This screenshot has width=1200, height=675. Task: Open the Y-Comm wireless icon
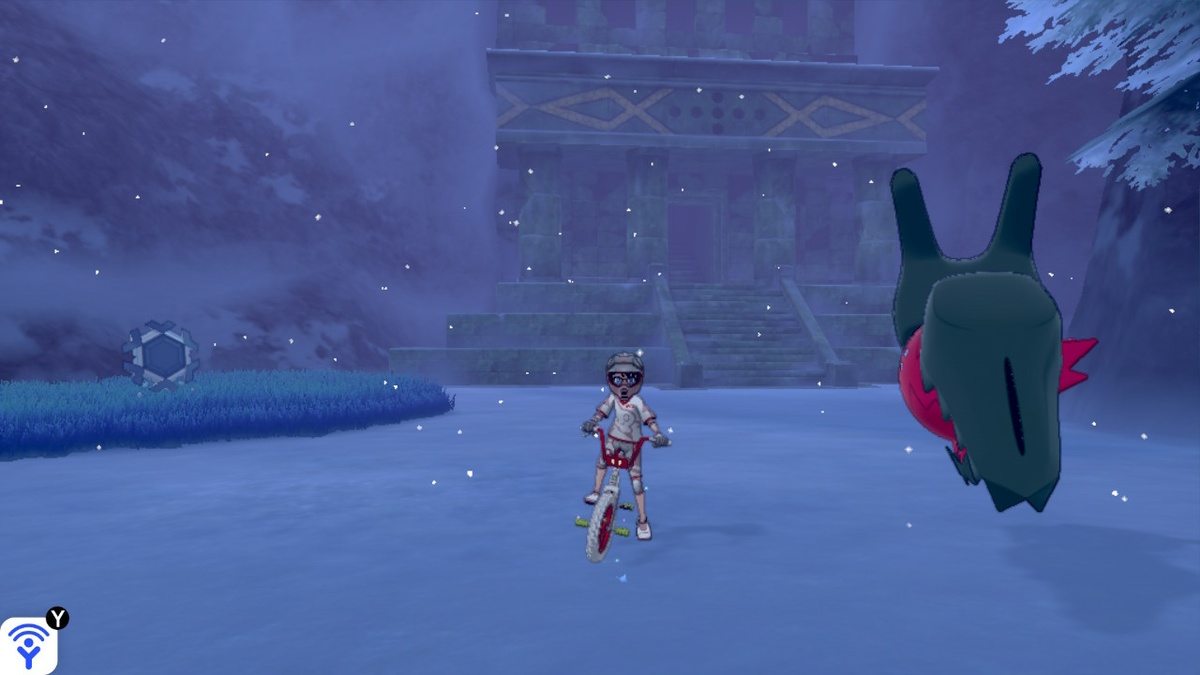(x=28, y=645)
